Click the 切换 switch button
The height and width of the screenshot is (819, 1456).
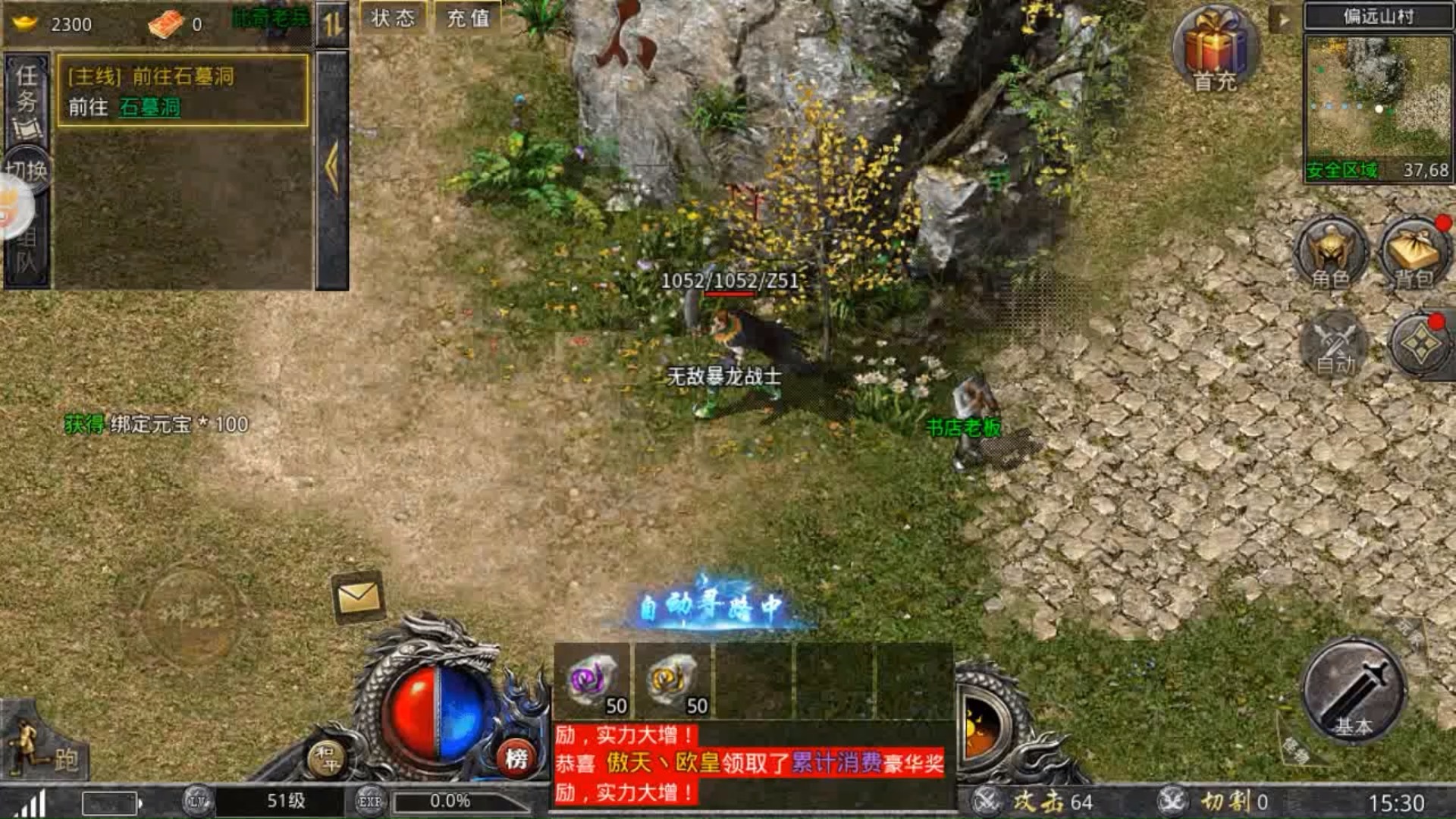27,170
